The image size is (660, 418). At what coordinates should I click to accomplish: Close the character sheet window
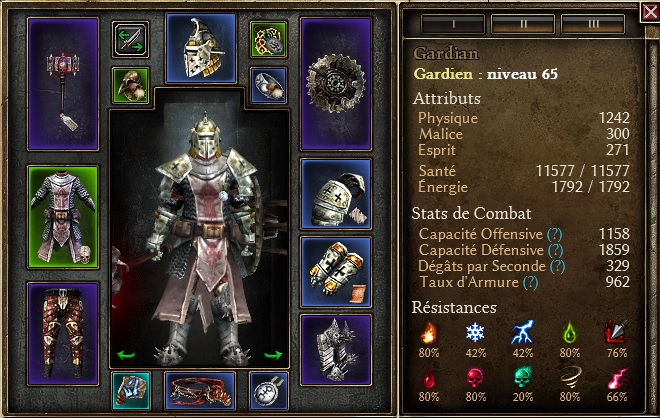[648, 12]
